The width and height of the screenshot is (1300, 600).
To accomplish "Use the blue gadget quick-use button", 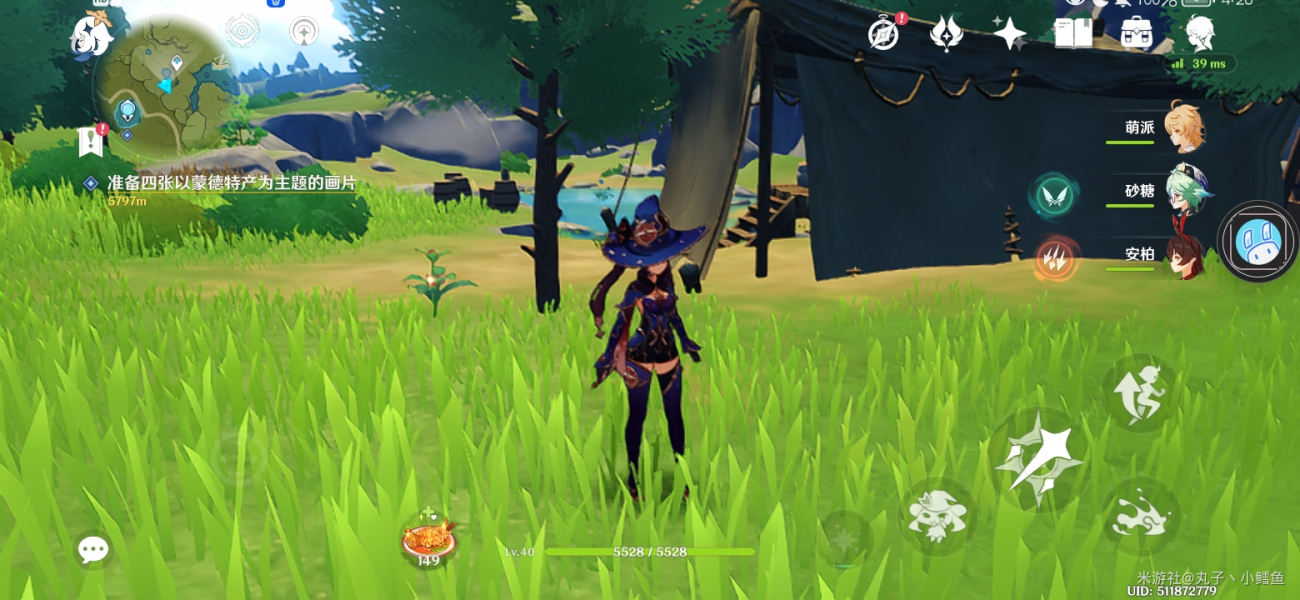I will click(1257, 242).
